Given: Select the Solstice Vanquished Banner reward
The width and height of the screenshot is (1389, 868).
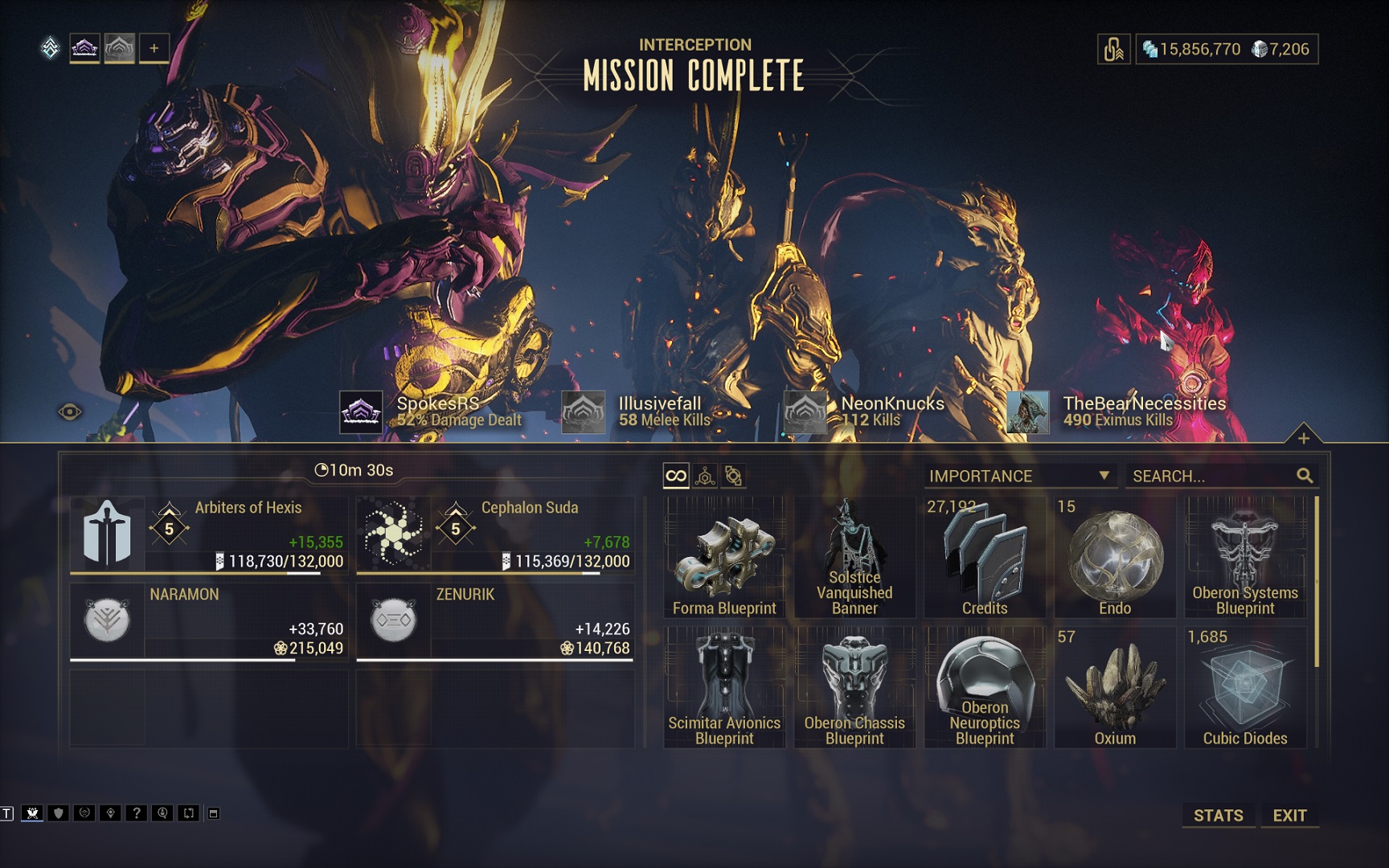Looking at the screenshot, I should [854, 557].
